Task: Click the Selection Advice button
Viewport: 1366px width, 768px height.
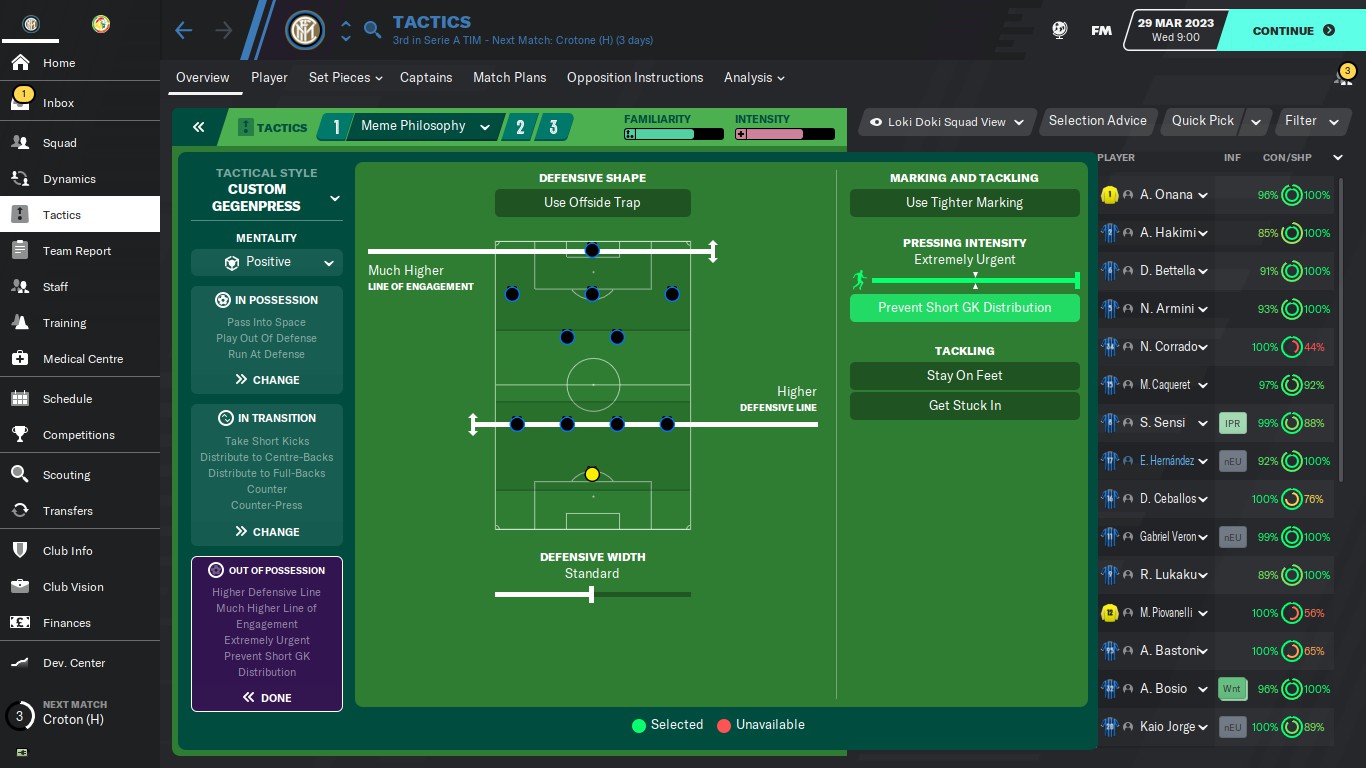Action: [1097, 121]
